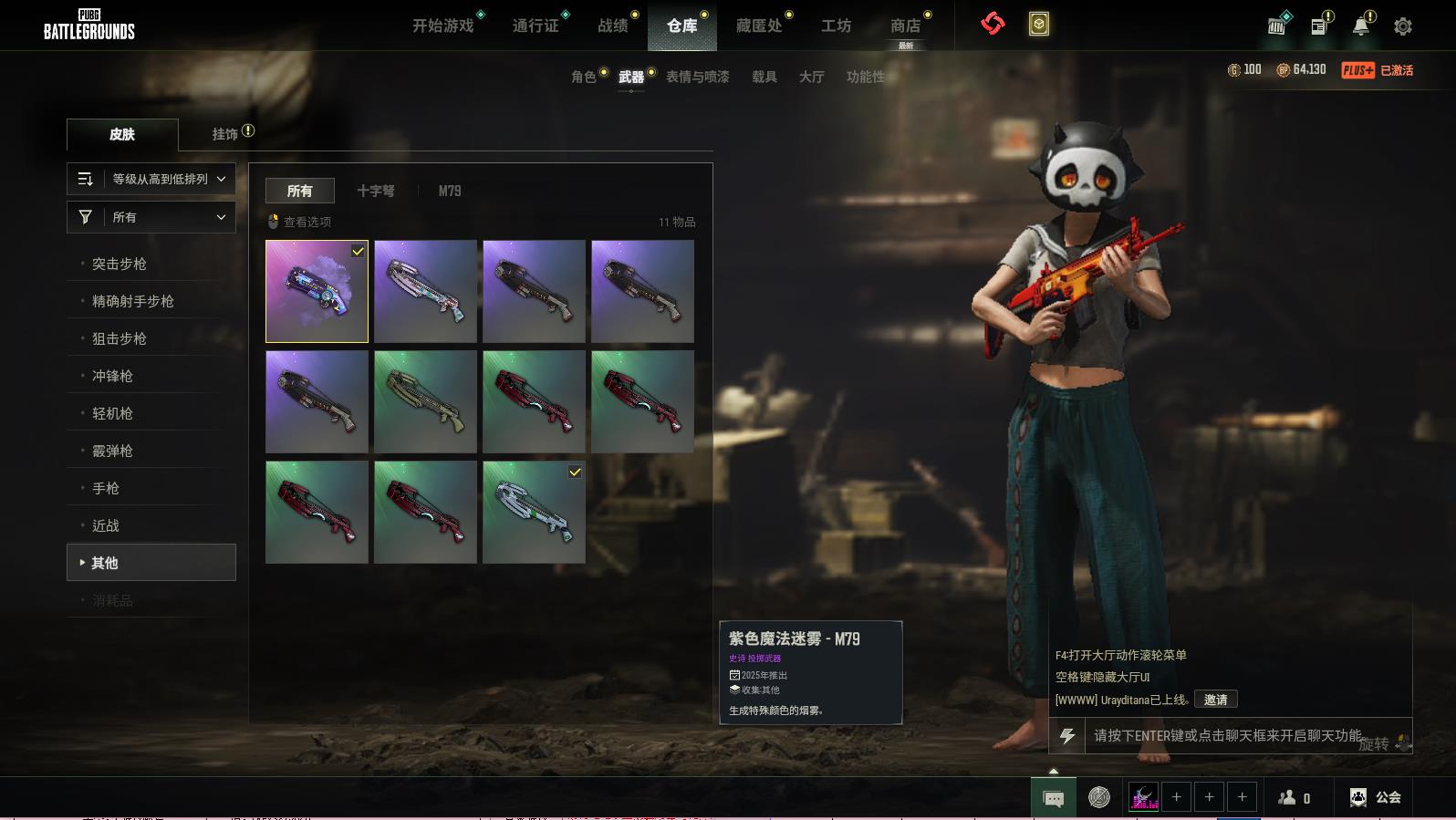Image resolution: width=1456 pixels, height=820 pixels.
Task: Select the purple magic smoke M79 skin
Action: coord(317,291)
